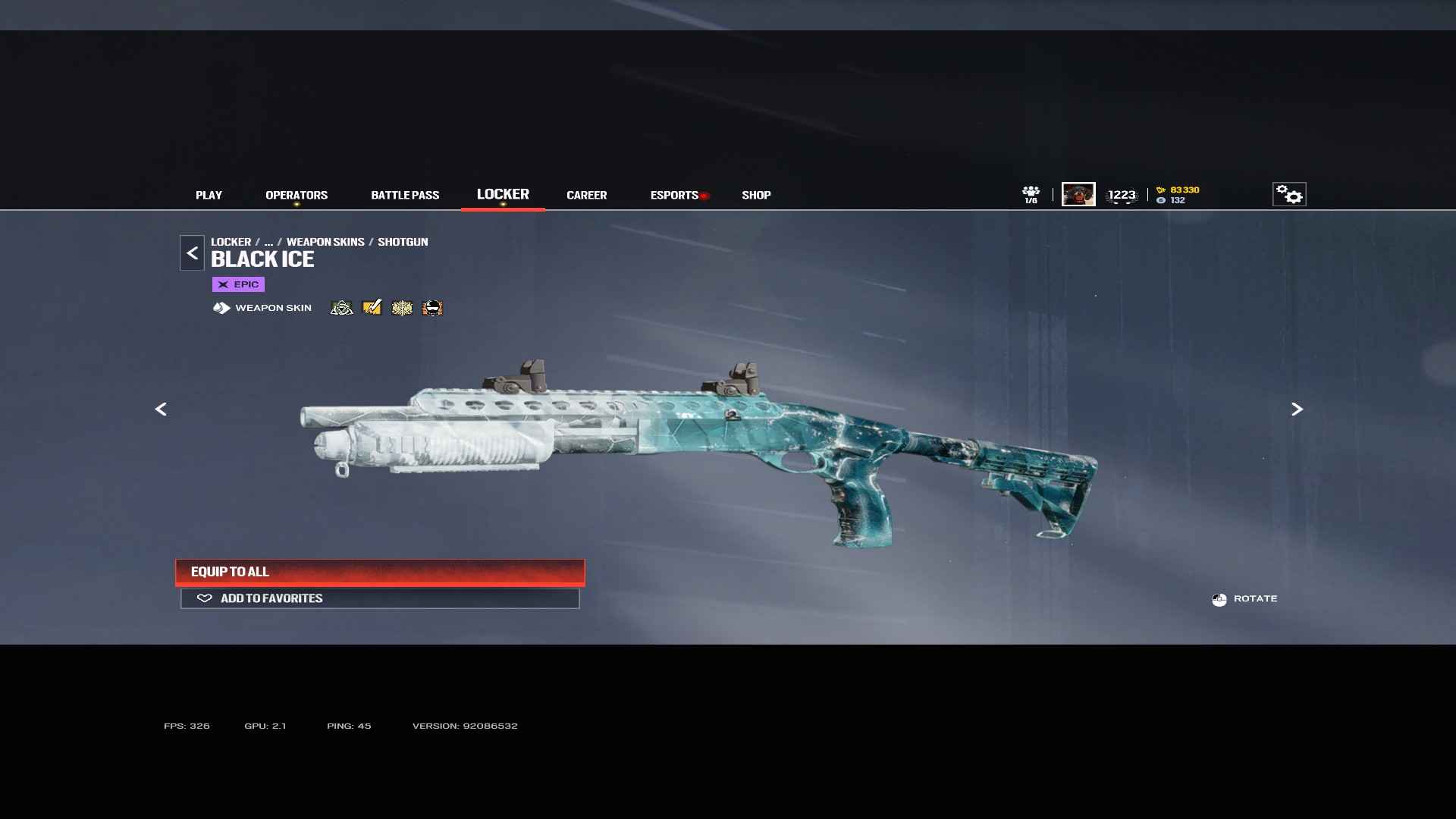Image resolution: width=1456 pixels, height=819 pixels.
Task: Switch to the Operators tab
Action: (297, 195)
